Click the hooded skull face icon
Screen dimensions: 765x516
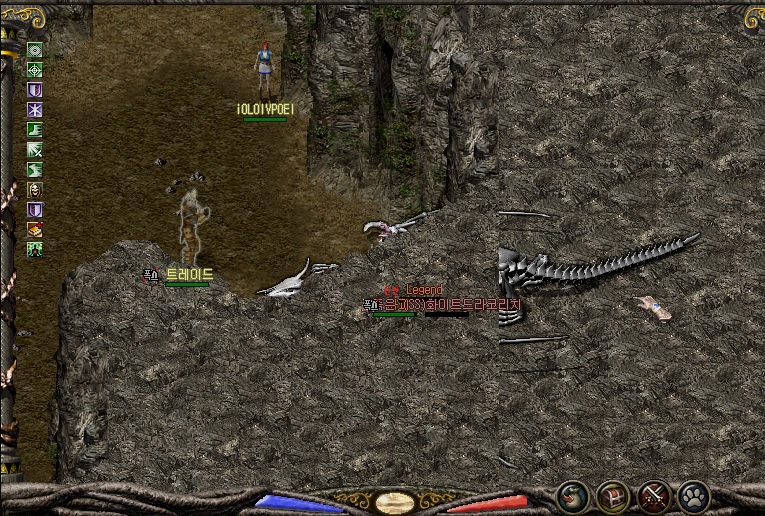coord(35,190)
